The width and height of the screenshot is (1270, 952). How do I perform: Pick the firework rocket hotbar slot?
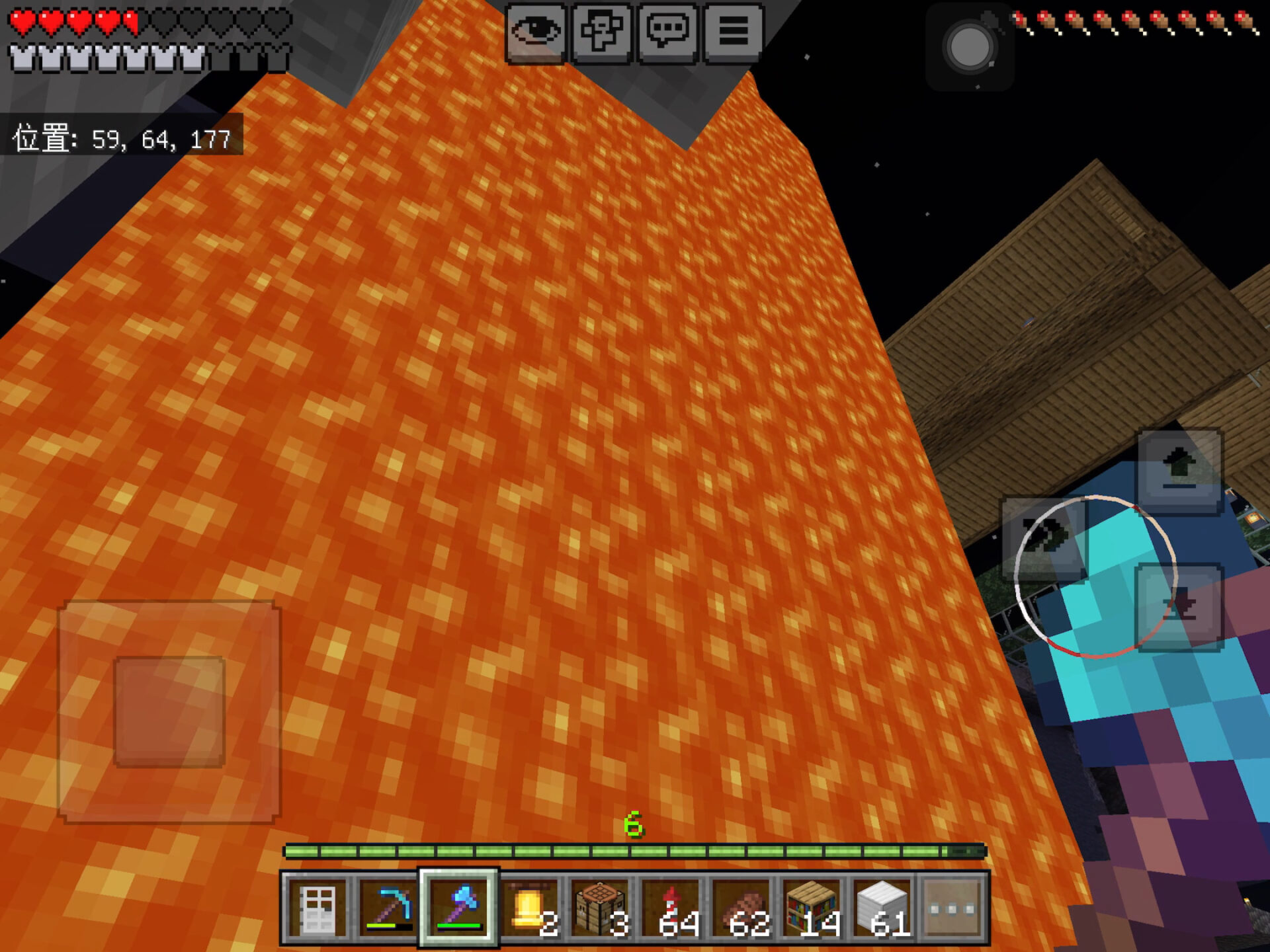click(x=671, y=908)
